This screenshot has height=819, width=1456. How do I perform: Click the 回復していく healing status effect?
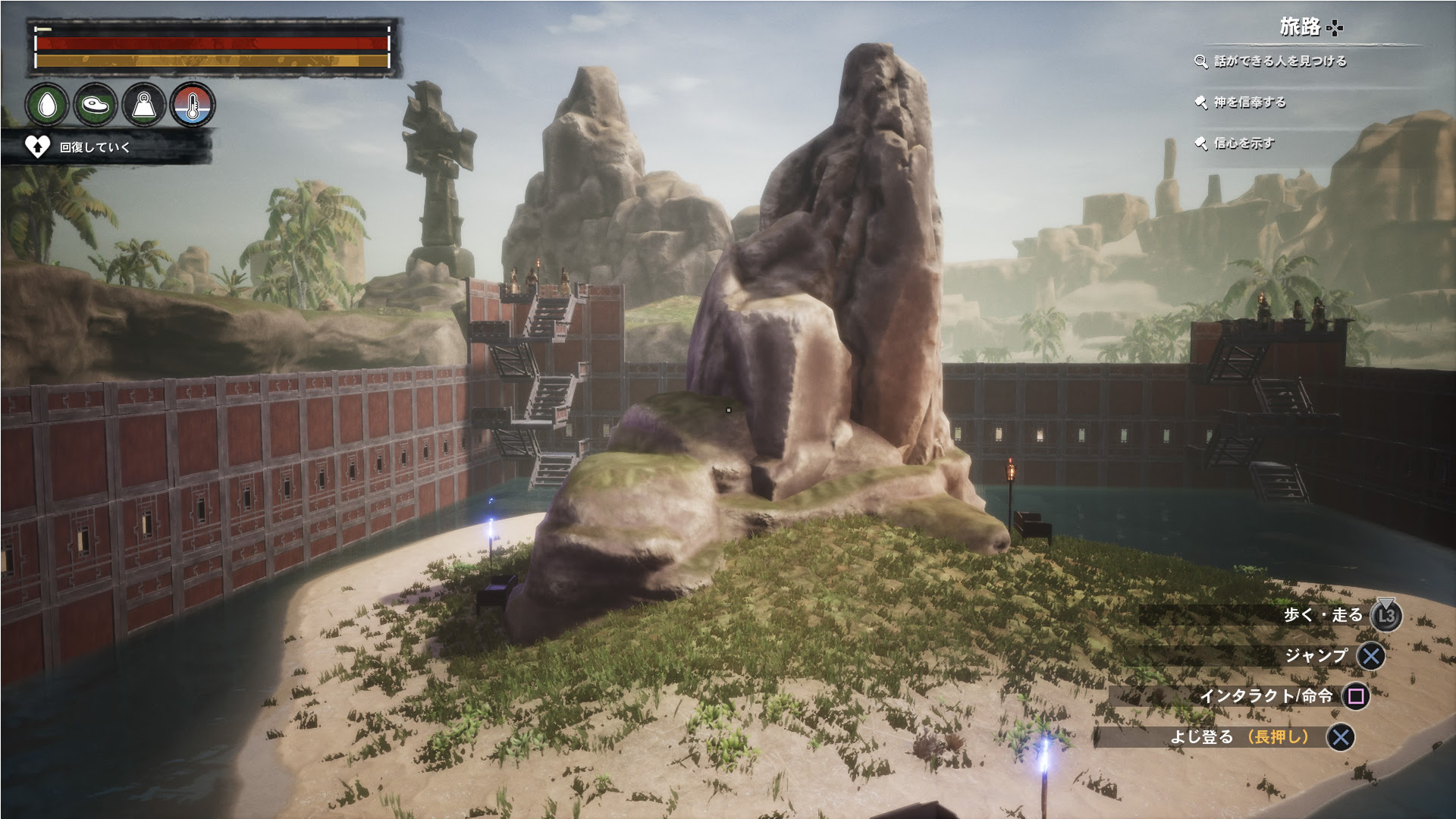coord(94,147)
